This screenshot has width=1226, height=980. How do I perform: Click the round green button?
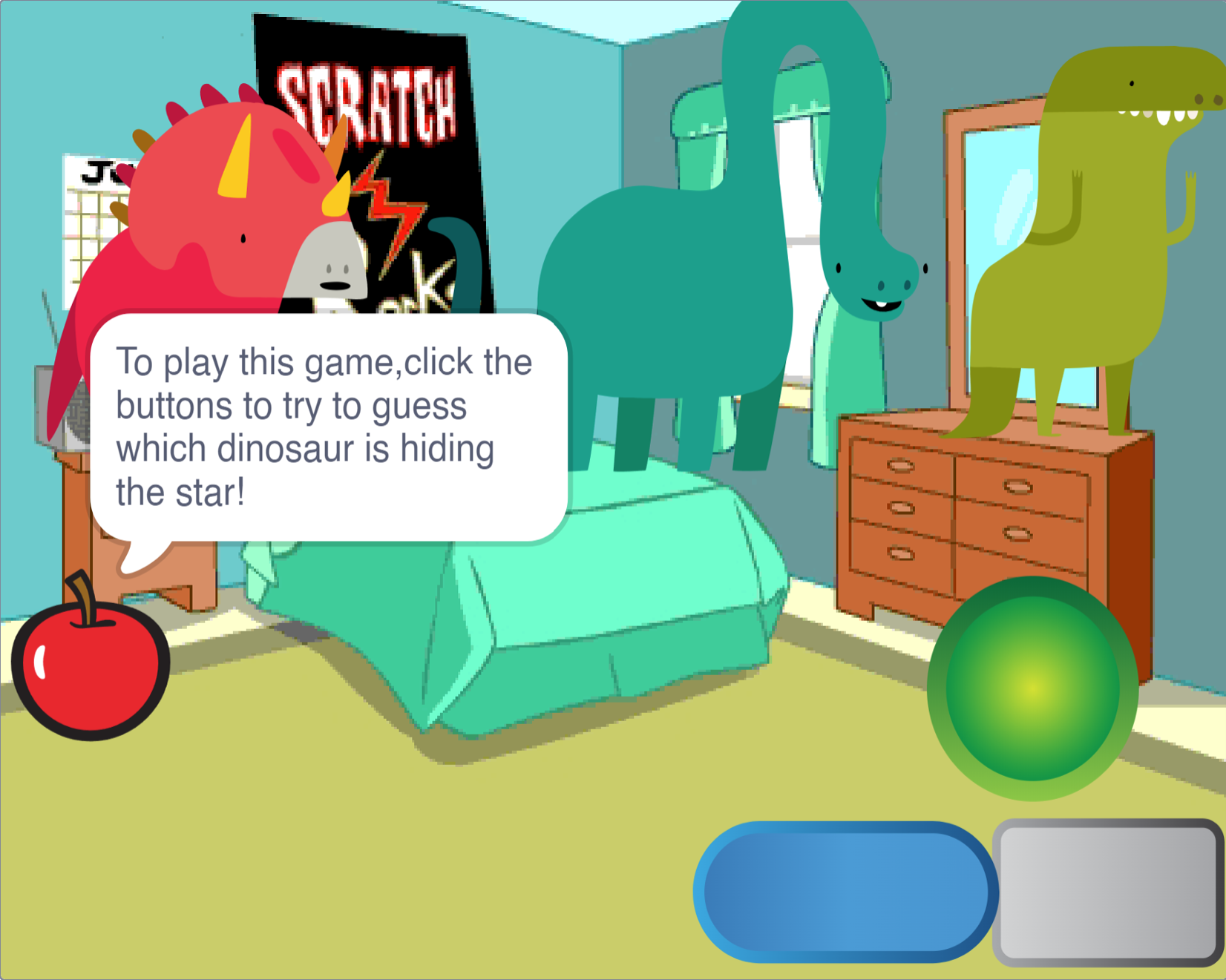pyautogui.click(x=1032, y=688)
